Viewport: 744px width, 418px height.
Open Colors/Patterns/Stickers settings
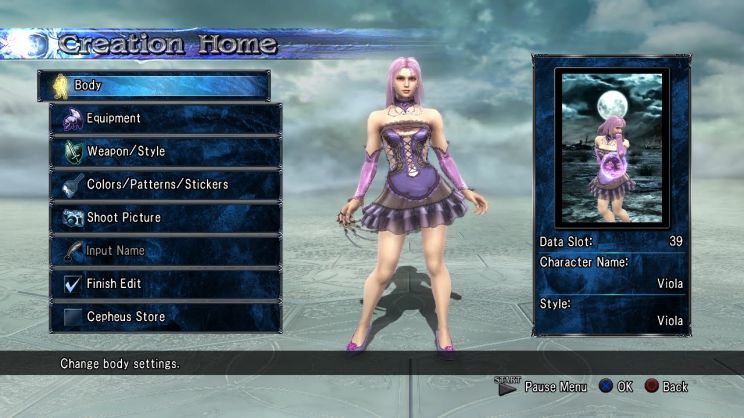point(165,185)
